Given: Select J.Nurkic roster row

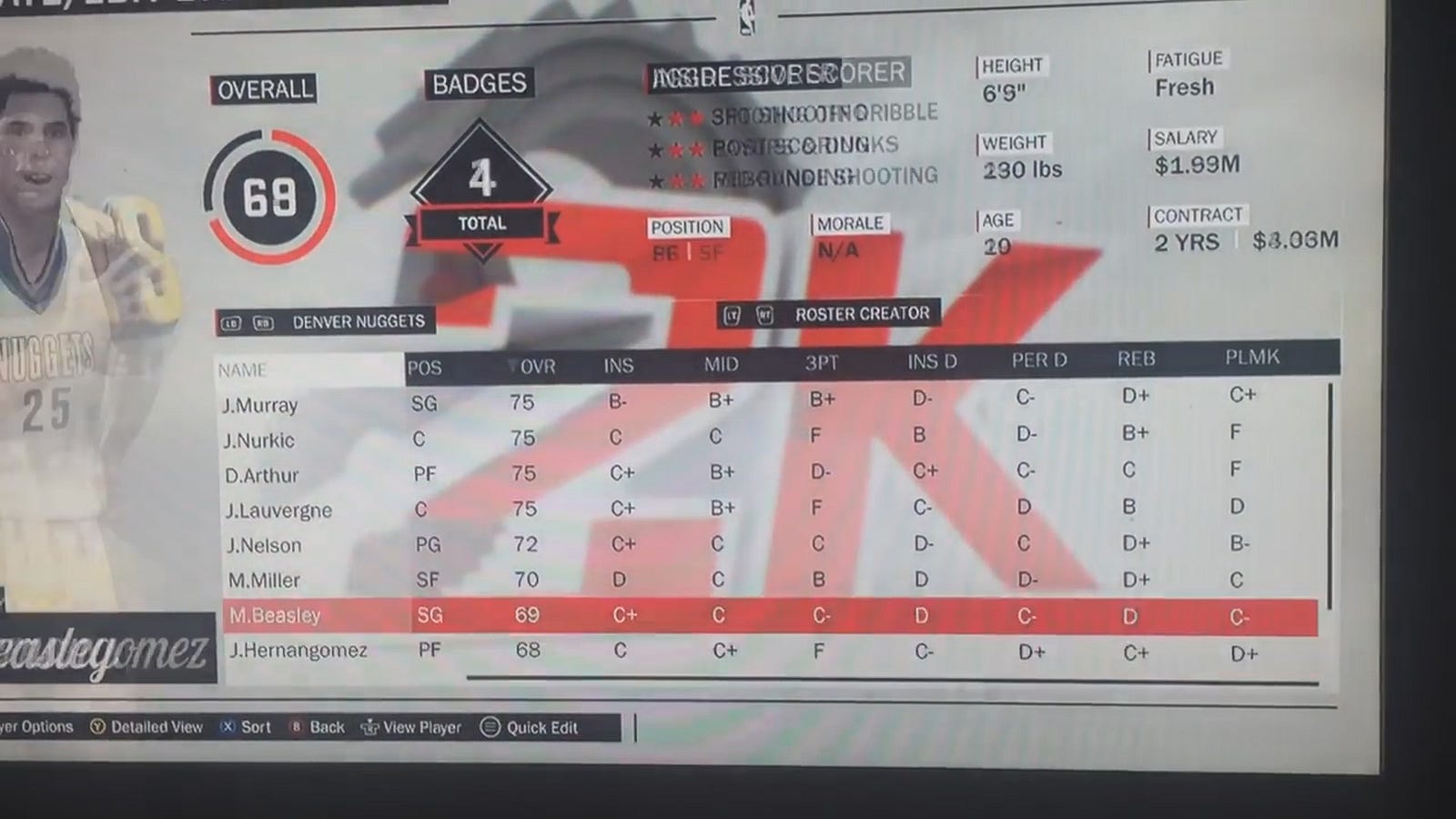Looking at the screenshot, I should click(259, 440).
